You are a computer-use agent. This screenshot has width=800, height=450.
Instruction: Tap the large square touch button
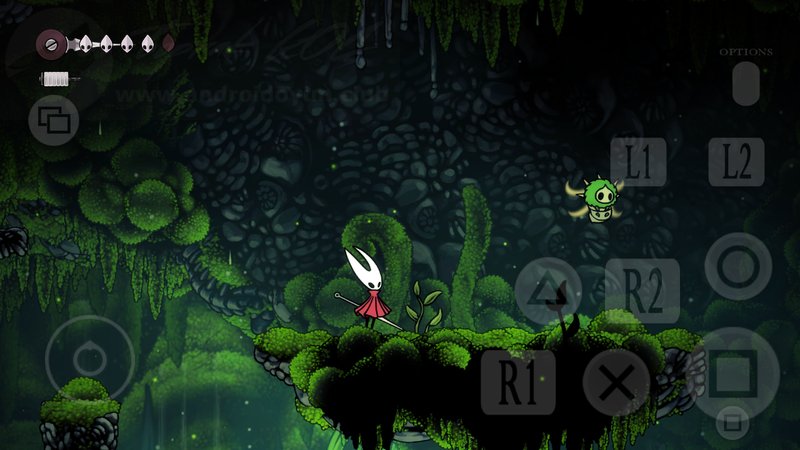click(735, 372)
